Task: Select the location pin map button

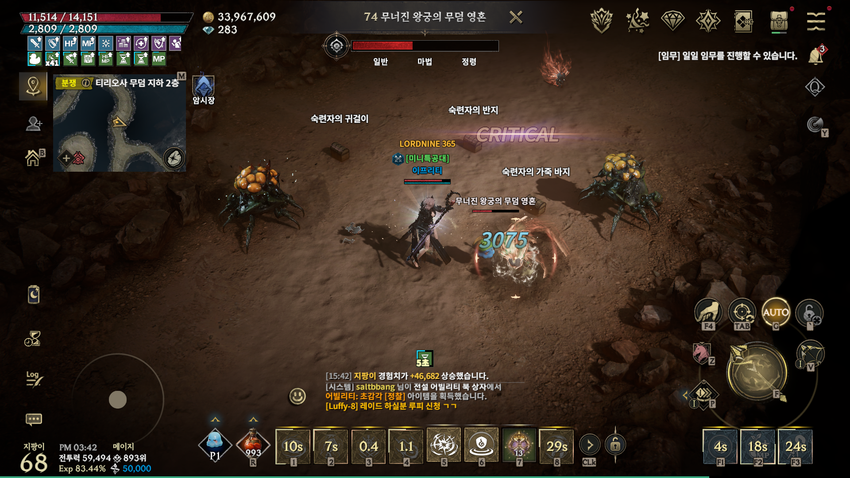Action: 33,86
